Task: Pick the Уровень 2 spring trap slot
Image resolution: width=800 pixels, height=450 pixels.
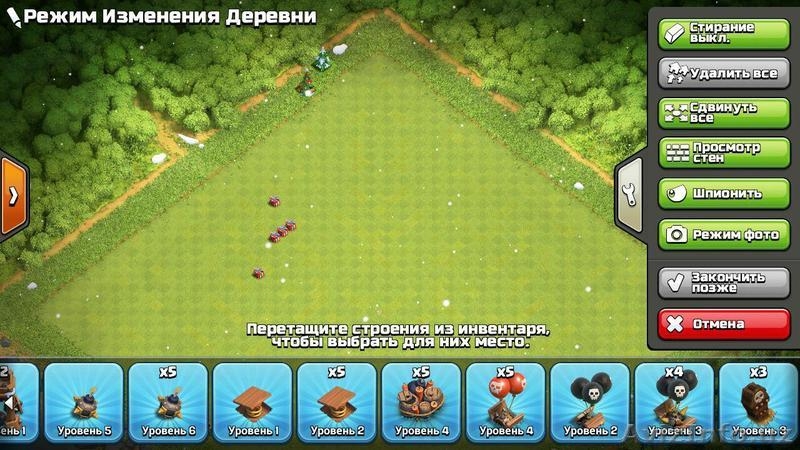Action: click(336, 402)
